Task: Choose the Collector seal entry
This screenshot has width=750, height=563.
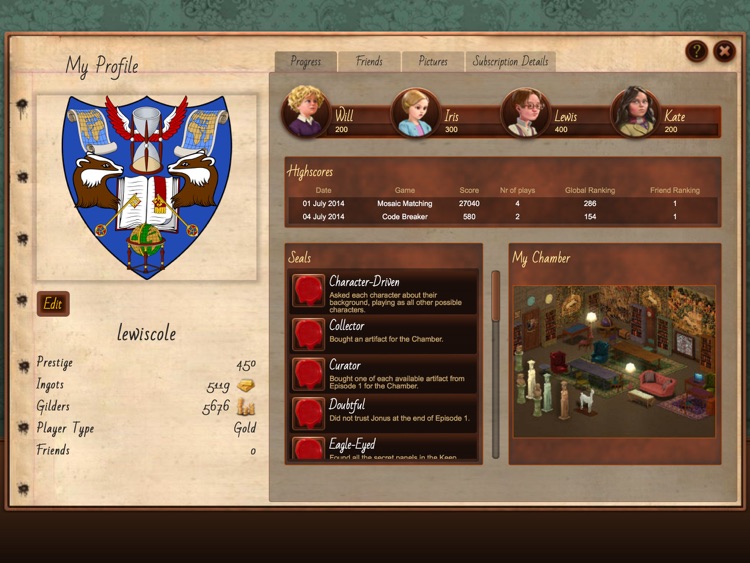Action: pyautogui.click(x=383, y=332)
